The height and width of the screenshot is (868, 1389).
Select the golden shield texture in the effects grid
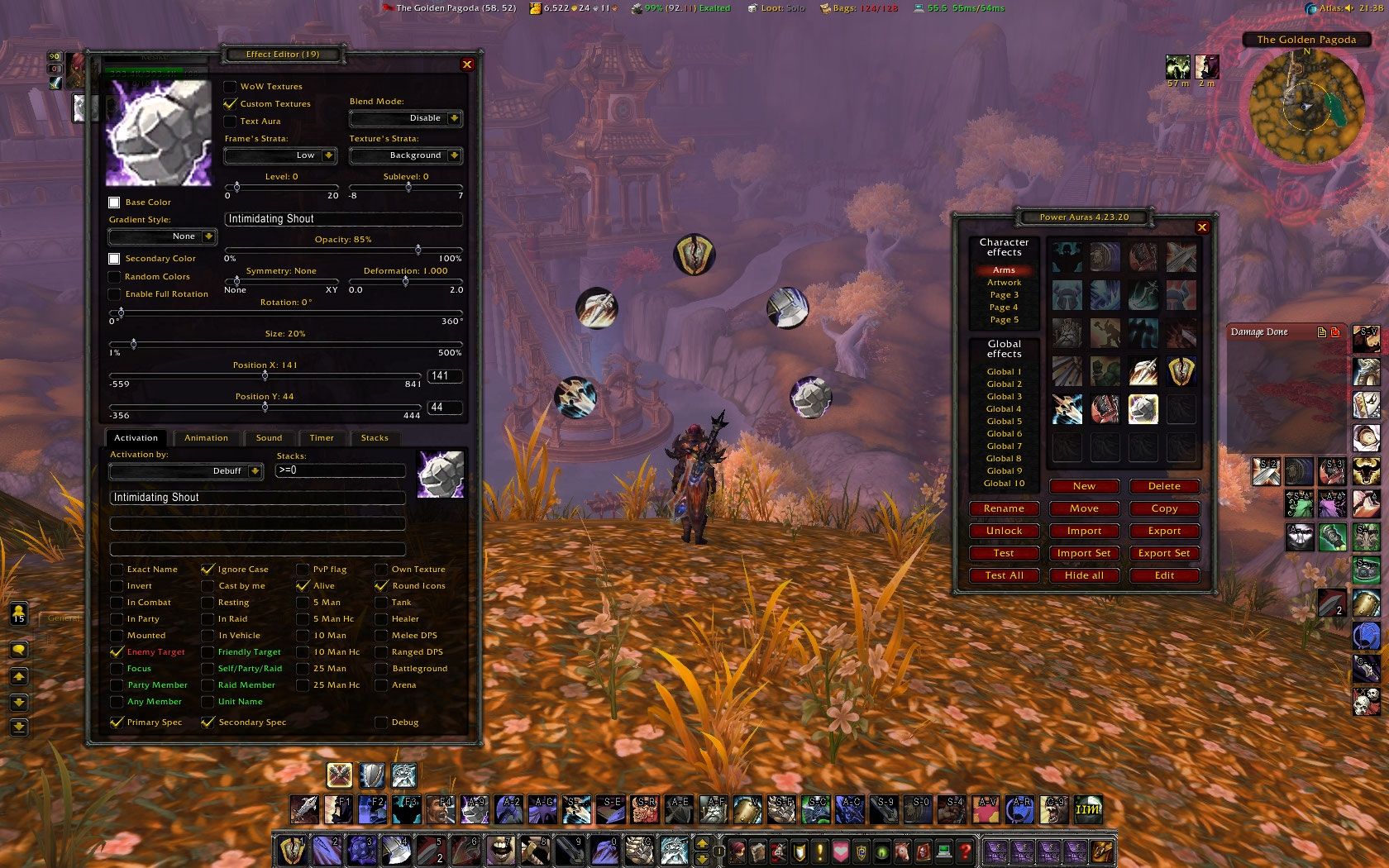click(x=1181, y=371)
